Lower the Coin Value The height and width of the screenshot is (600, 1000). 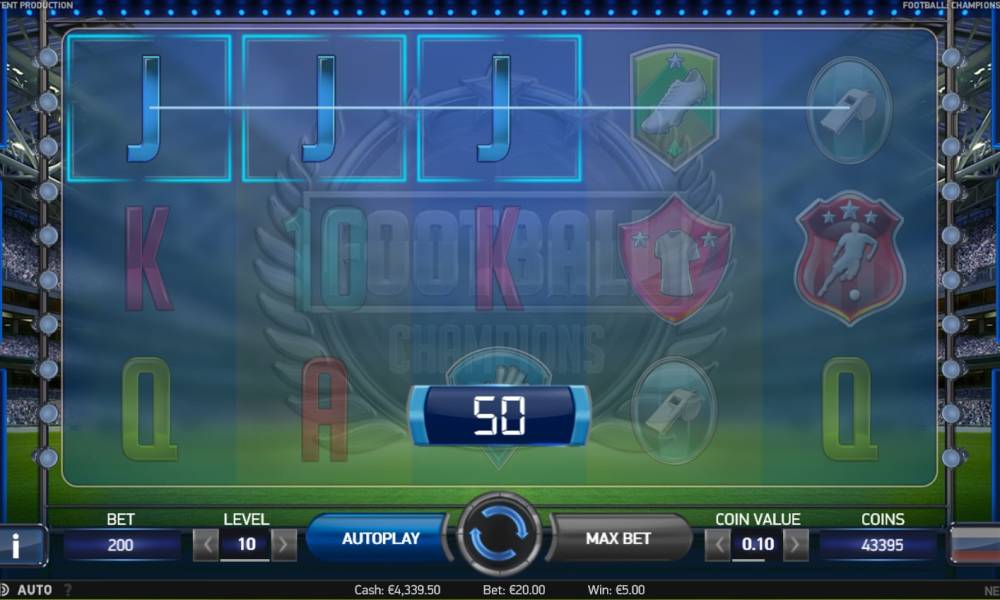(x=717, y=545)
